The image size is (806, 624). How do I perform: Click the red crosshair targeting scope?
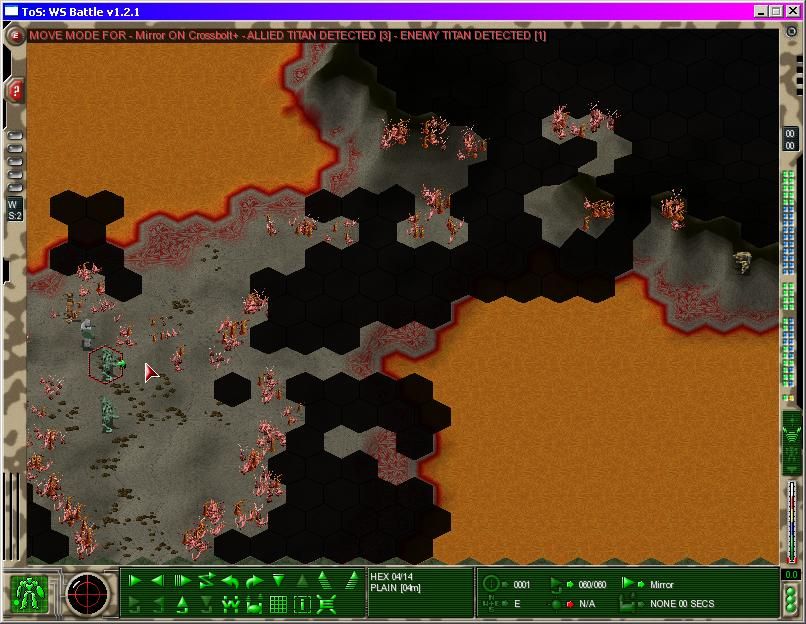click(x=87, y=594)
